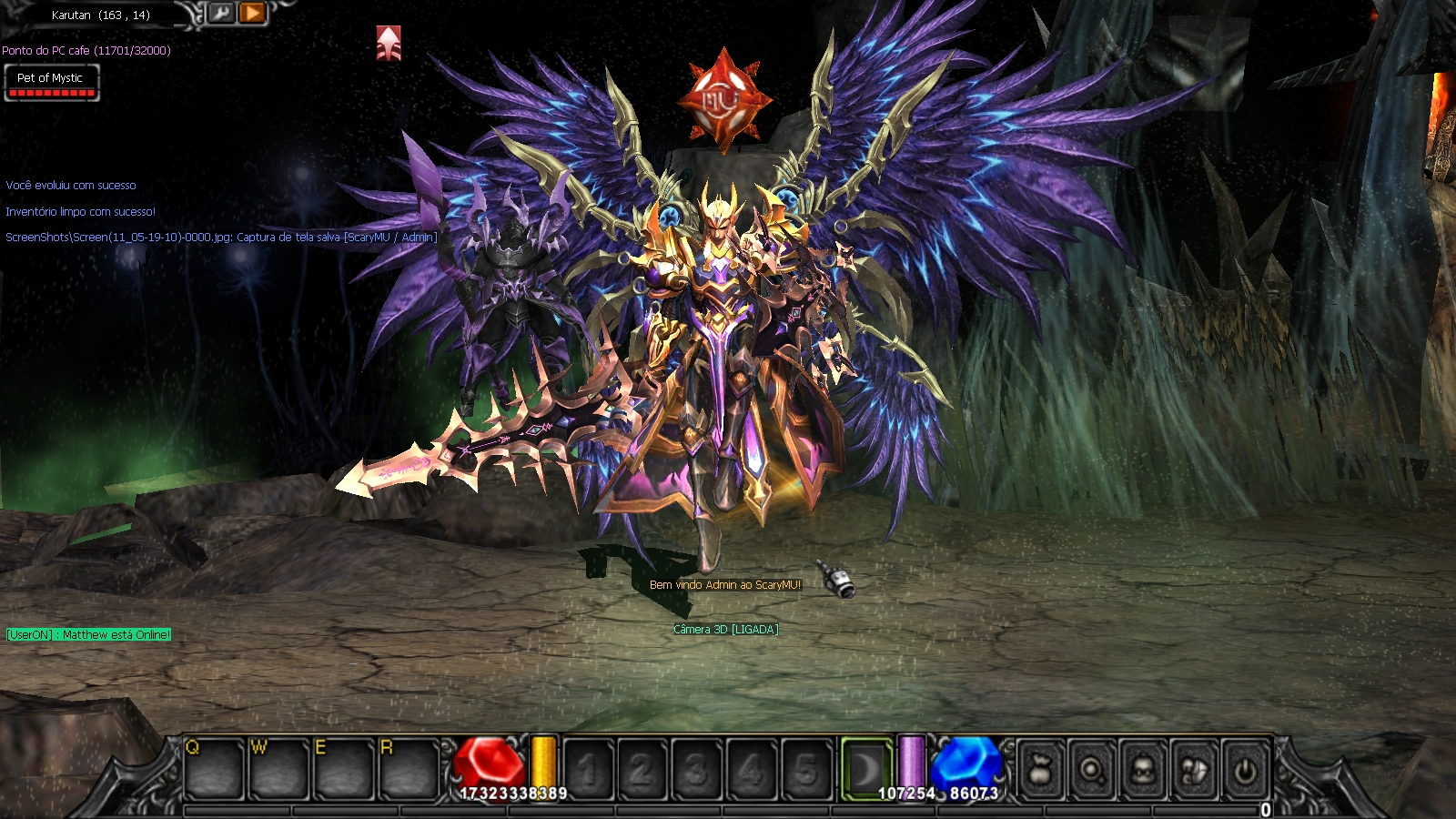Activate the crescent moon skill icon
Viewport: 1456px width, 819px height.
[x=865, y=770]
